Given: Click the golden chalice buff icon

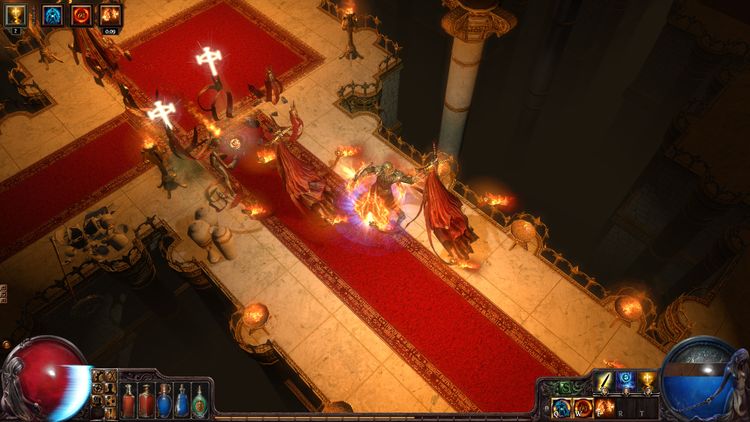Looking at the screenshot, I should click(16, 14).
